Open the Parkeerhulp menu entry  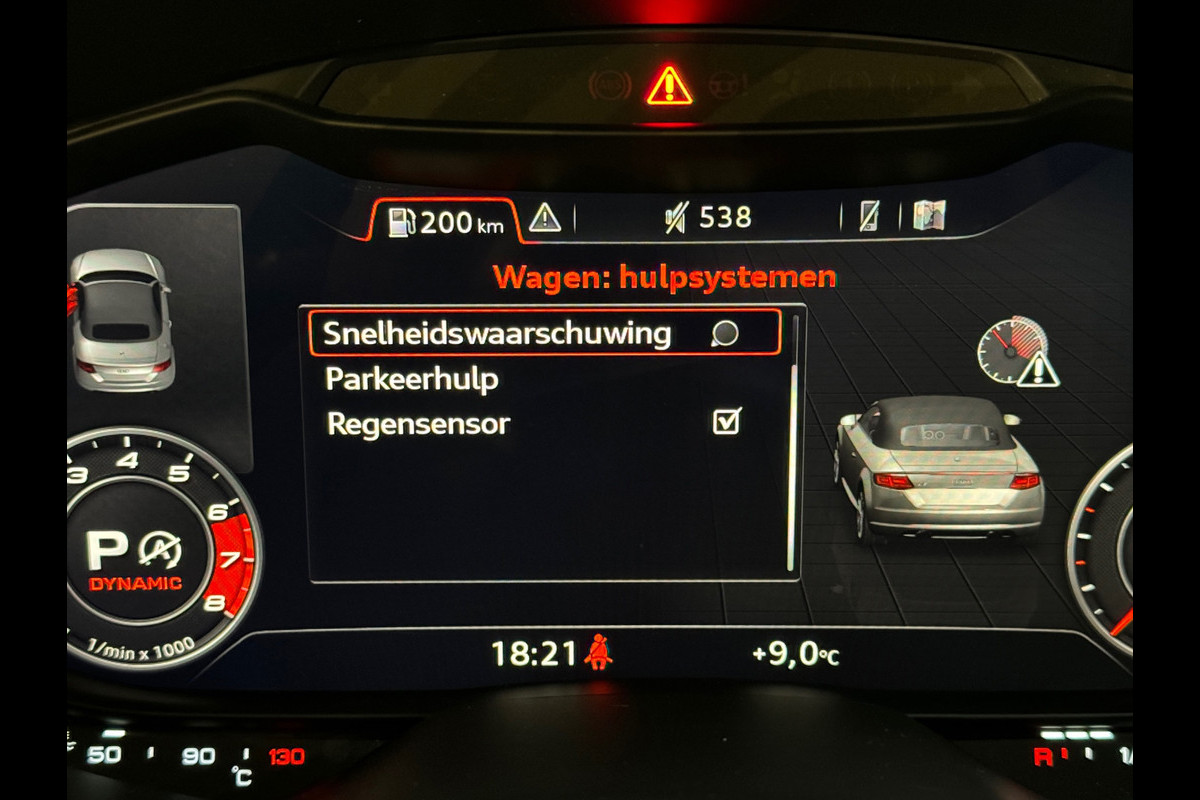412,380
